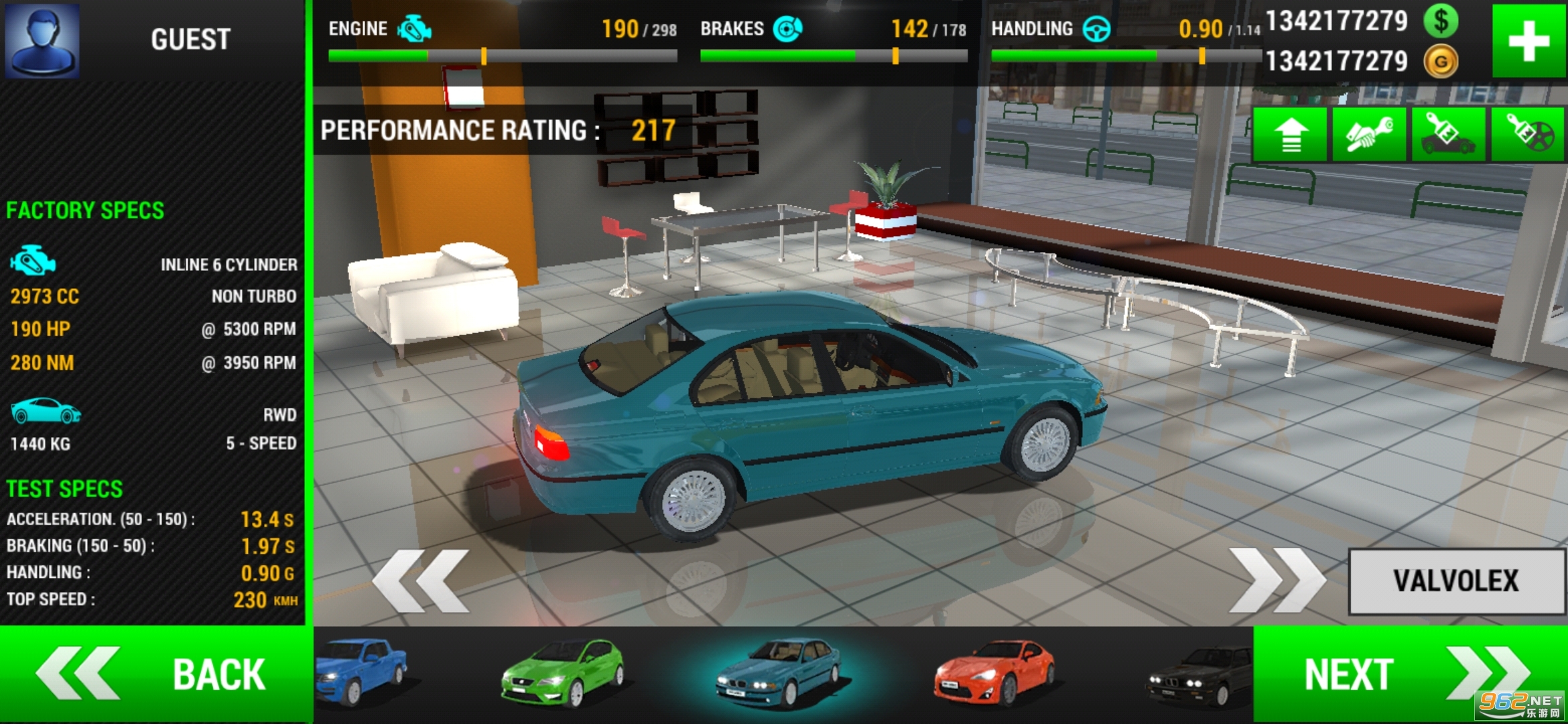Open the upgrade arrow menu
This screenshot has height=724, width=1568.
tap(1291, 135)
